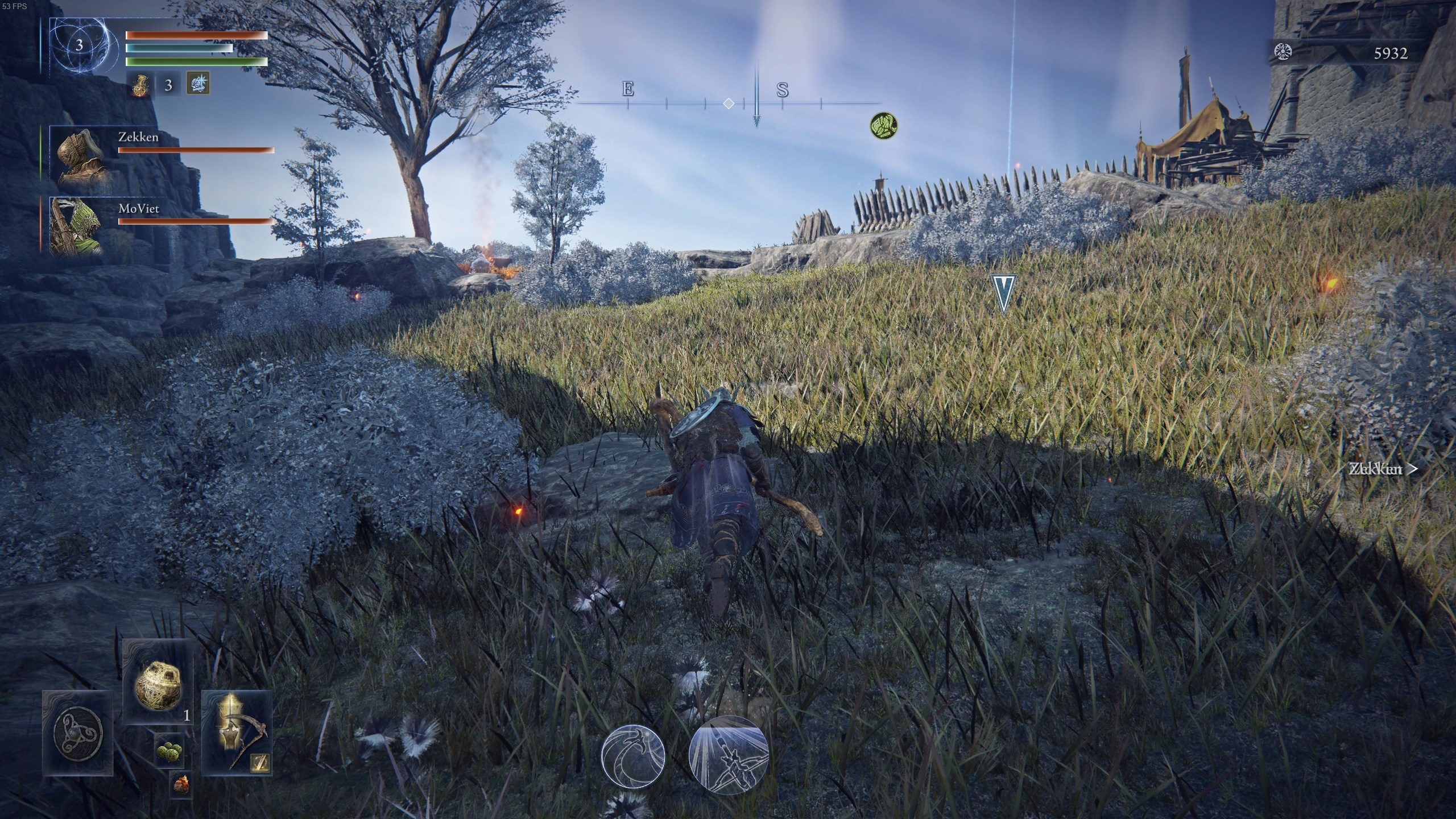The image size is (1456, 819).
Task: Select teammate MoViet's portrait
Action: pos(76,226)
